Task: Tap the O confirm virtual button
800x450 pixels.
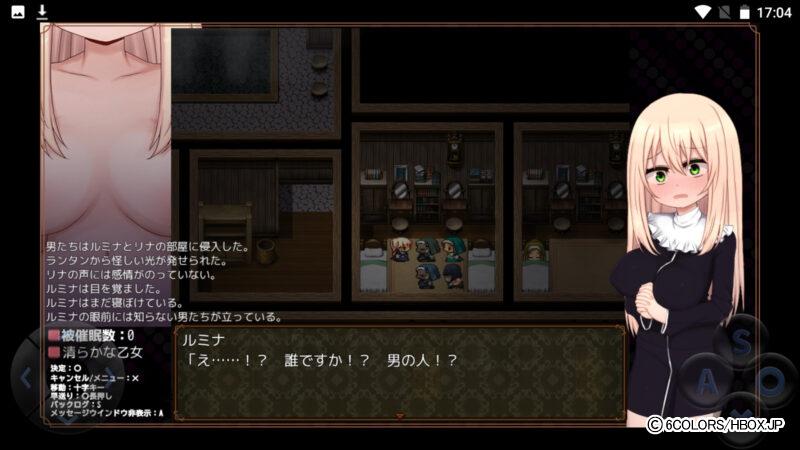Action: coord(775,382)
